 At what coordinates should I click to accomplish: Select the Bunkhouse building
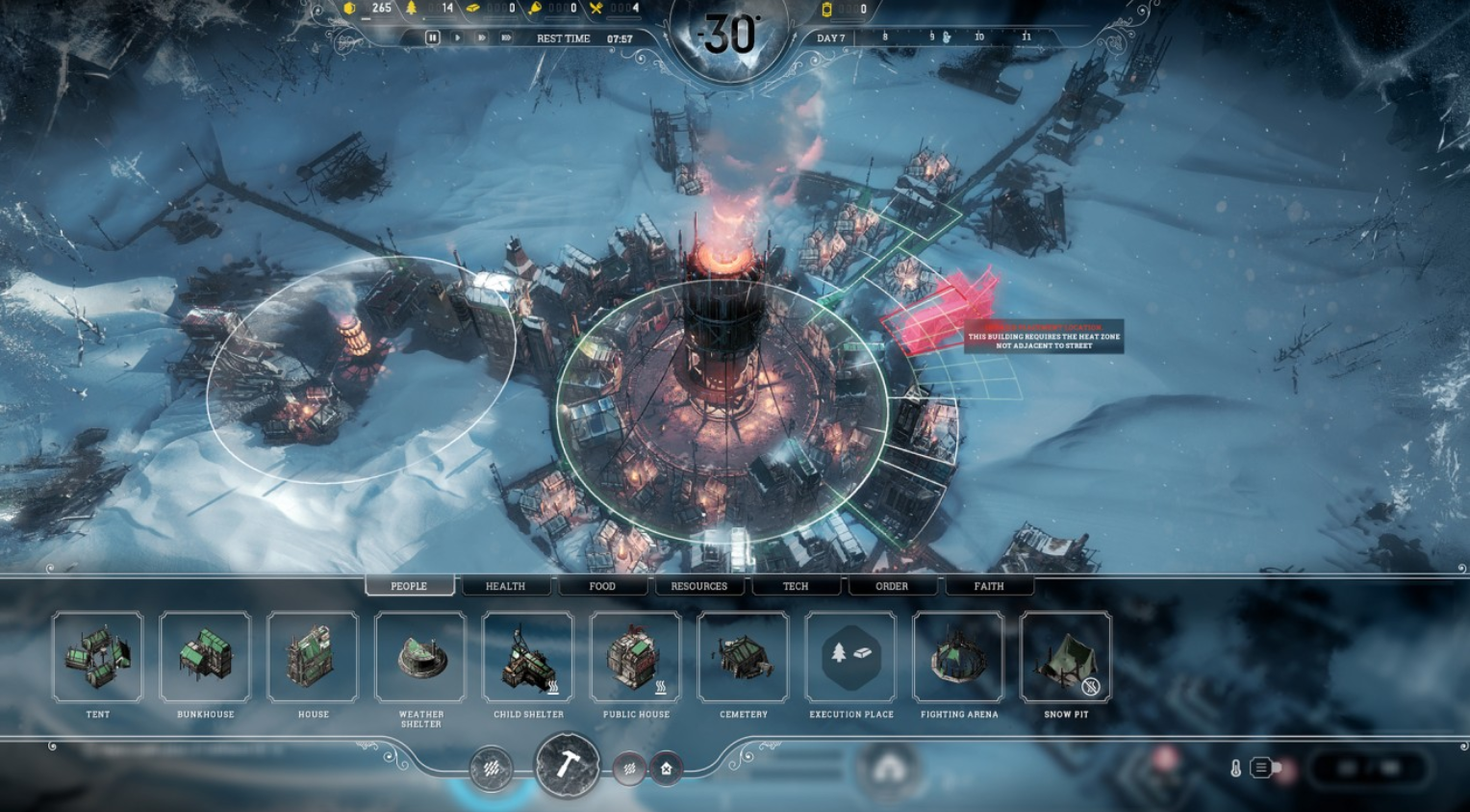click(x=206, y=657)
